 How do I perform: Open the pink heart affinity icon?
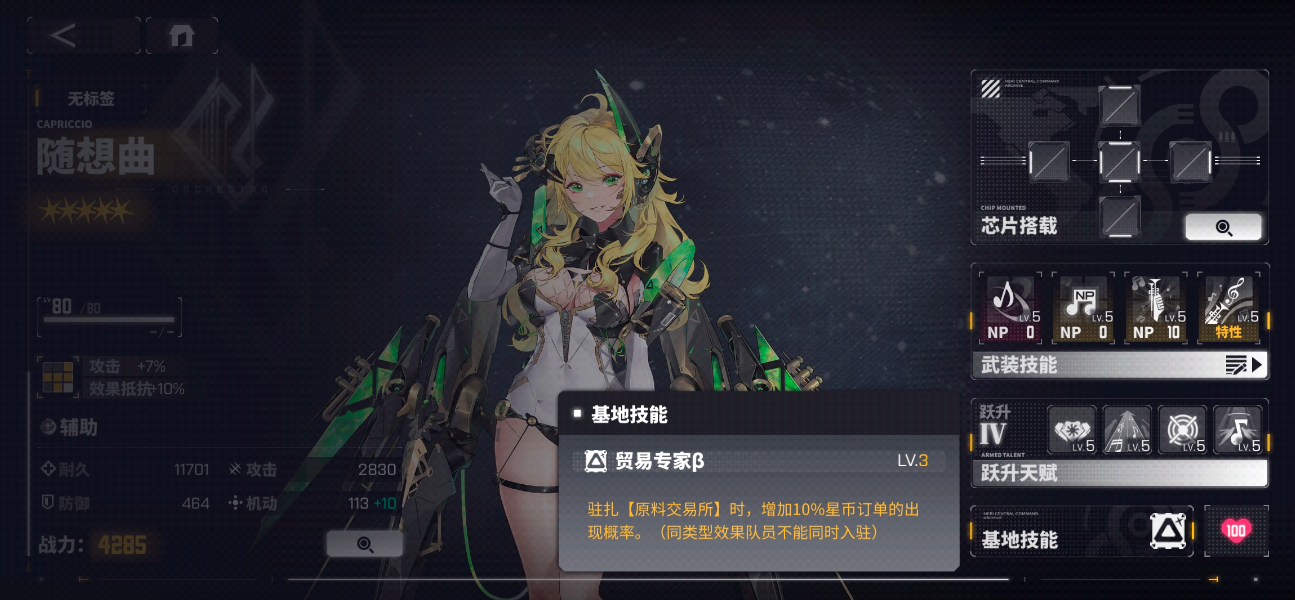[1236, 531]
